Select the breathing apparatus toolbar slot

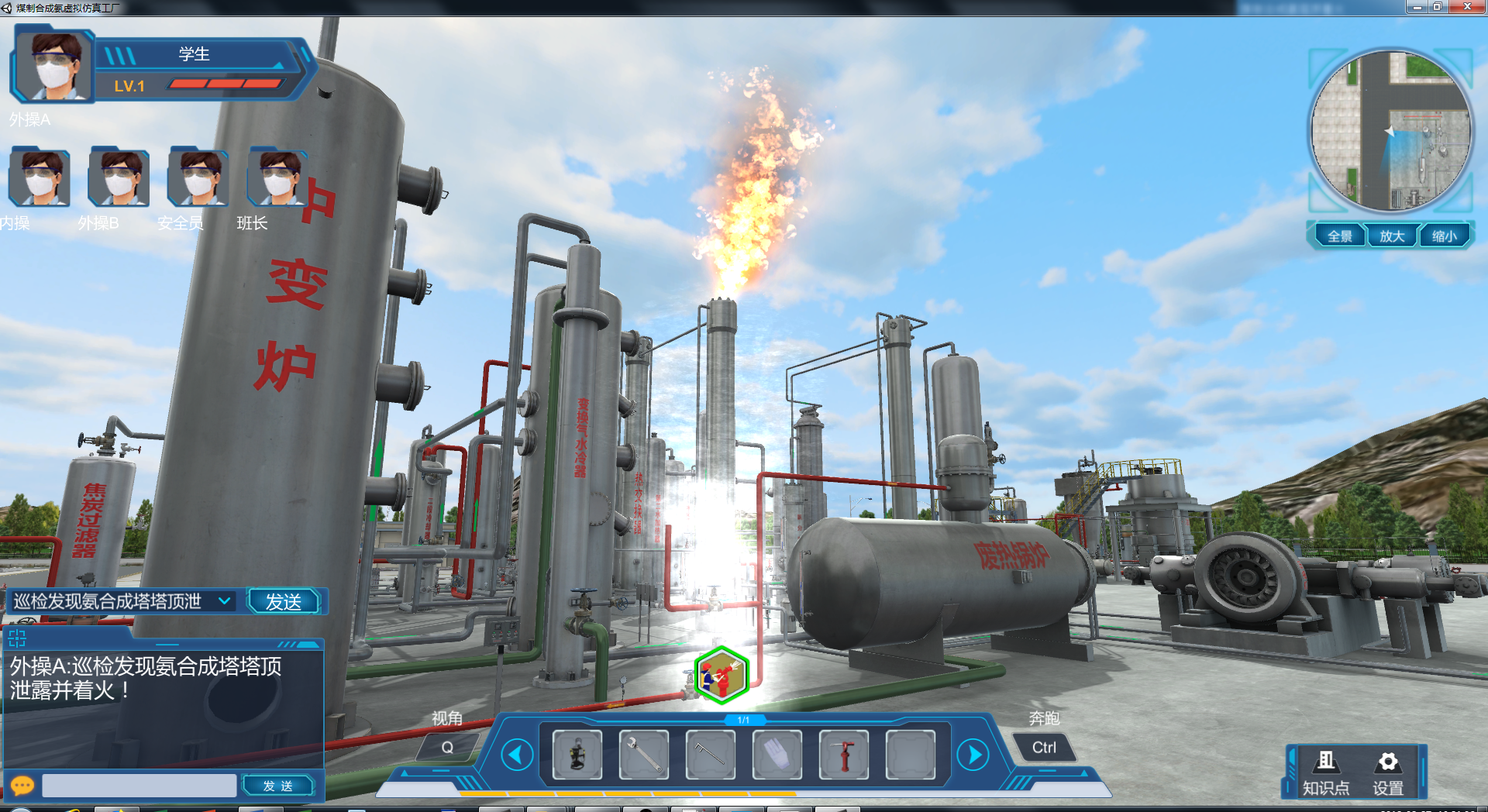pyautogui.click(x=577, y=754)
